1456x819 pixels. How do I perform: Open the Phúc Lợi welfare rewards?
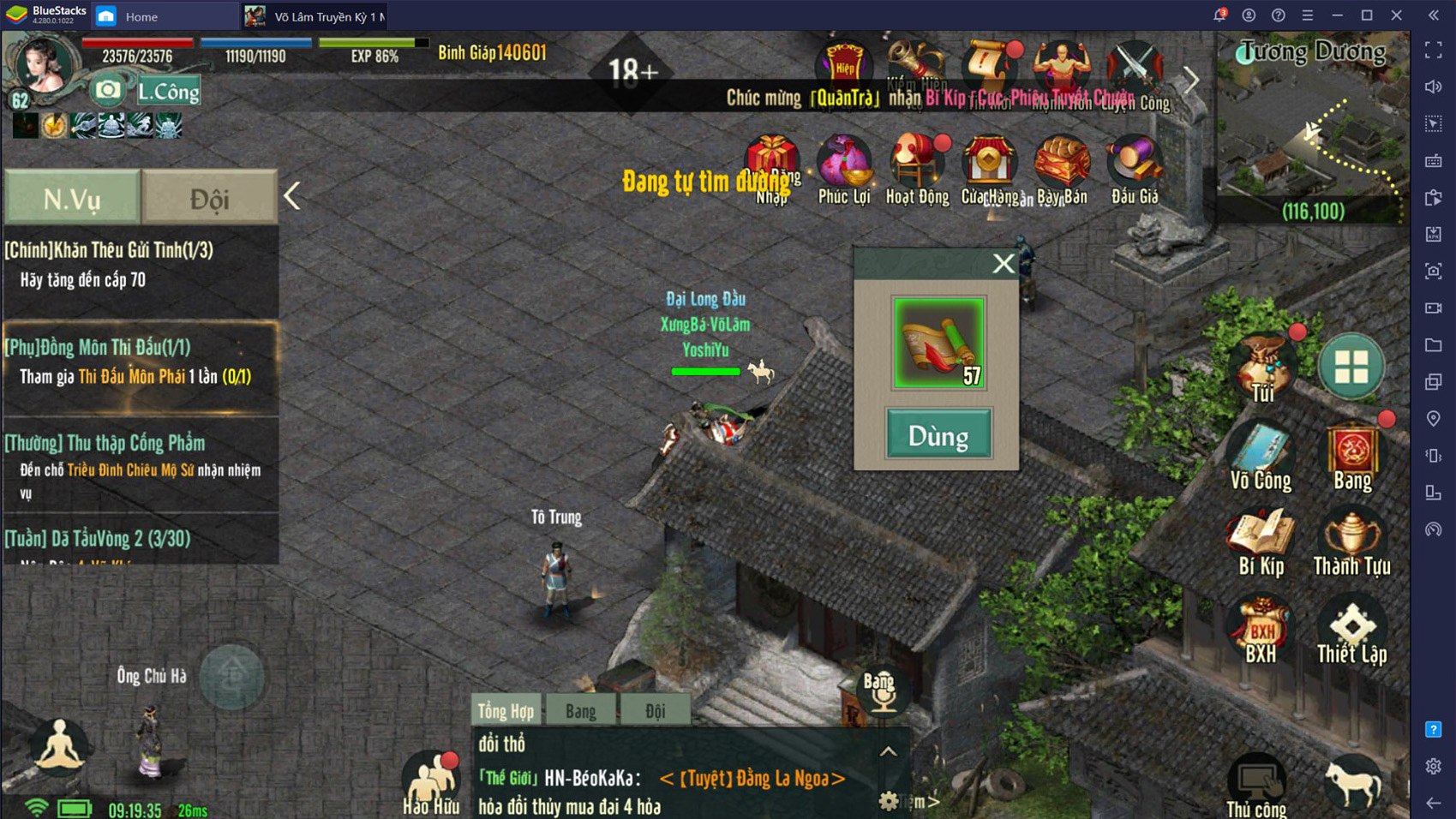pos(844,171)
